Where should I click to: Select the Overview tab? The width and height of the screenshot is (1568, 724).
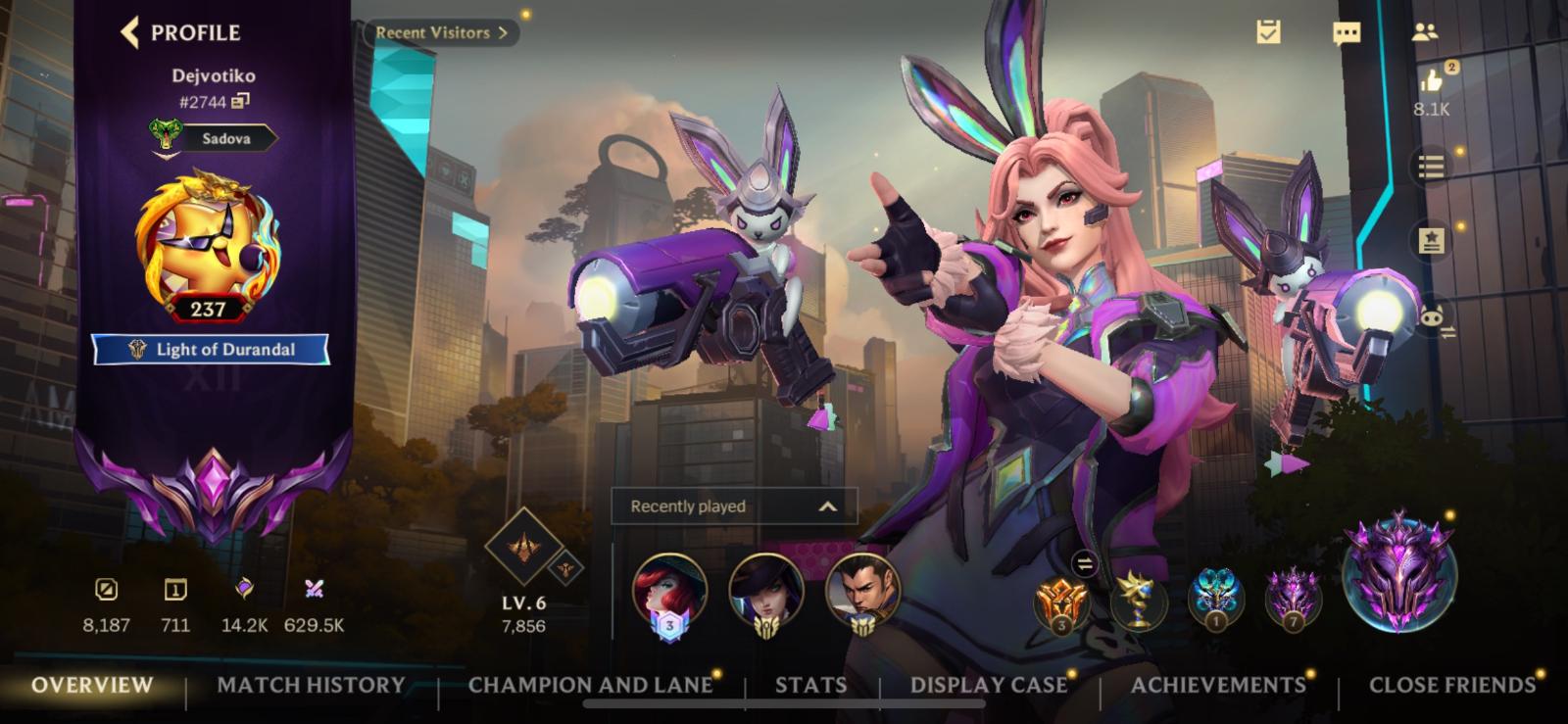pos(92,685)
